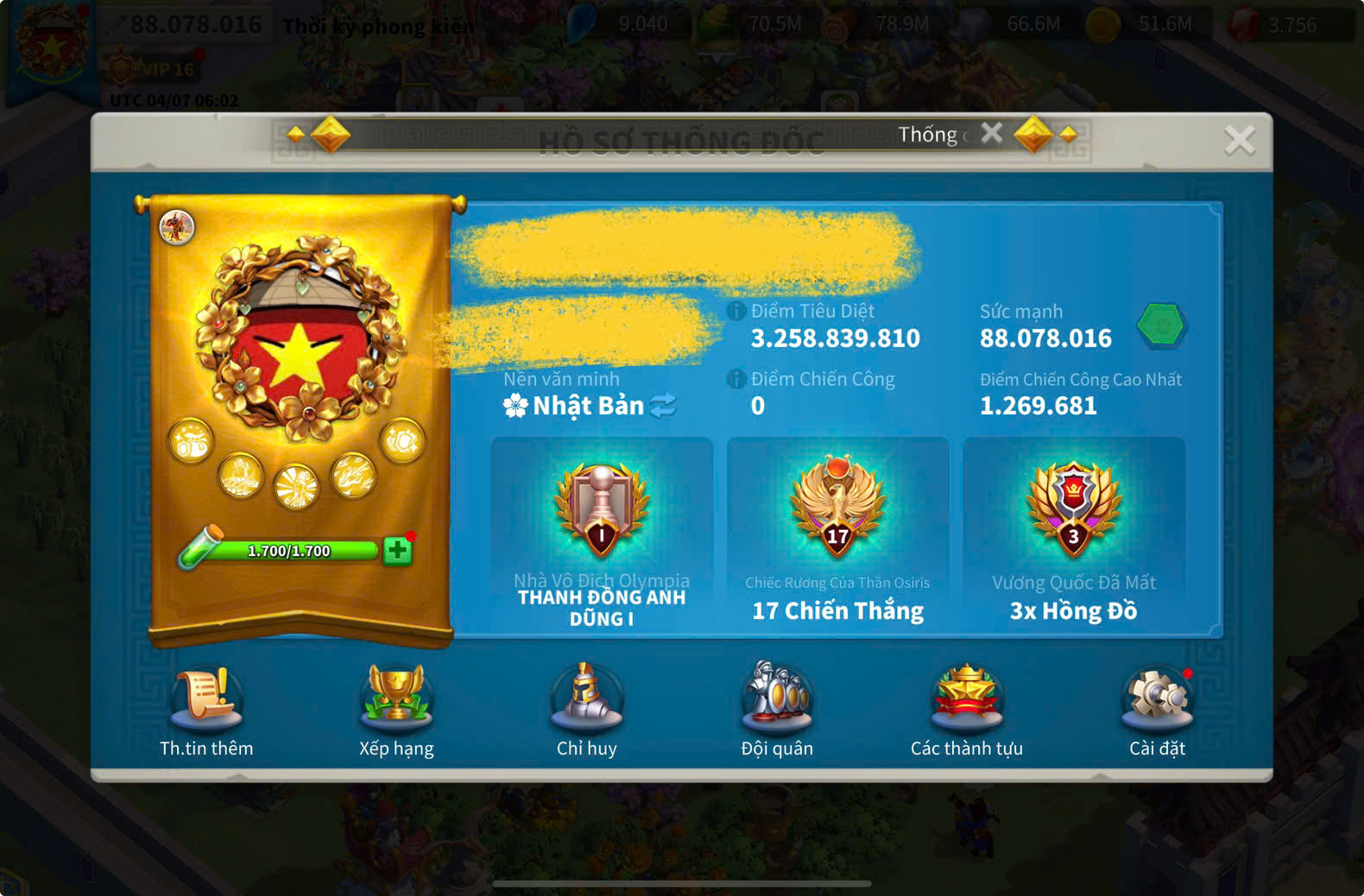The width and height of the screenshot is (1364, 896).
Task: Open the small avatar frame icon
Action: [177, 227]
